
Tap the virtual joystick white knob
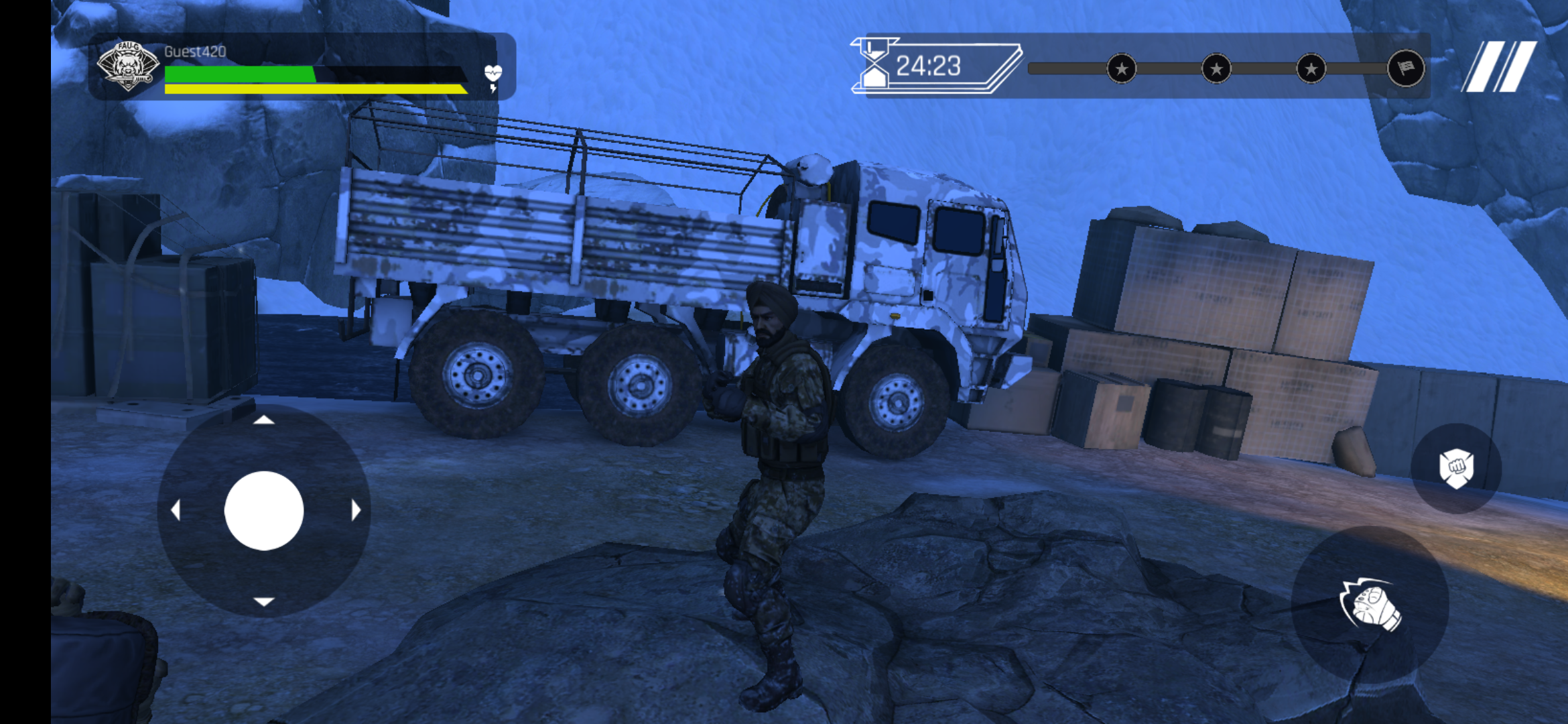(264, 511)
